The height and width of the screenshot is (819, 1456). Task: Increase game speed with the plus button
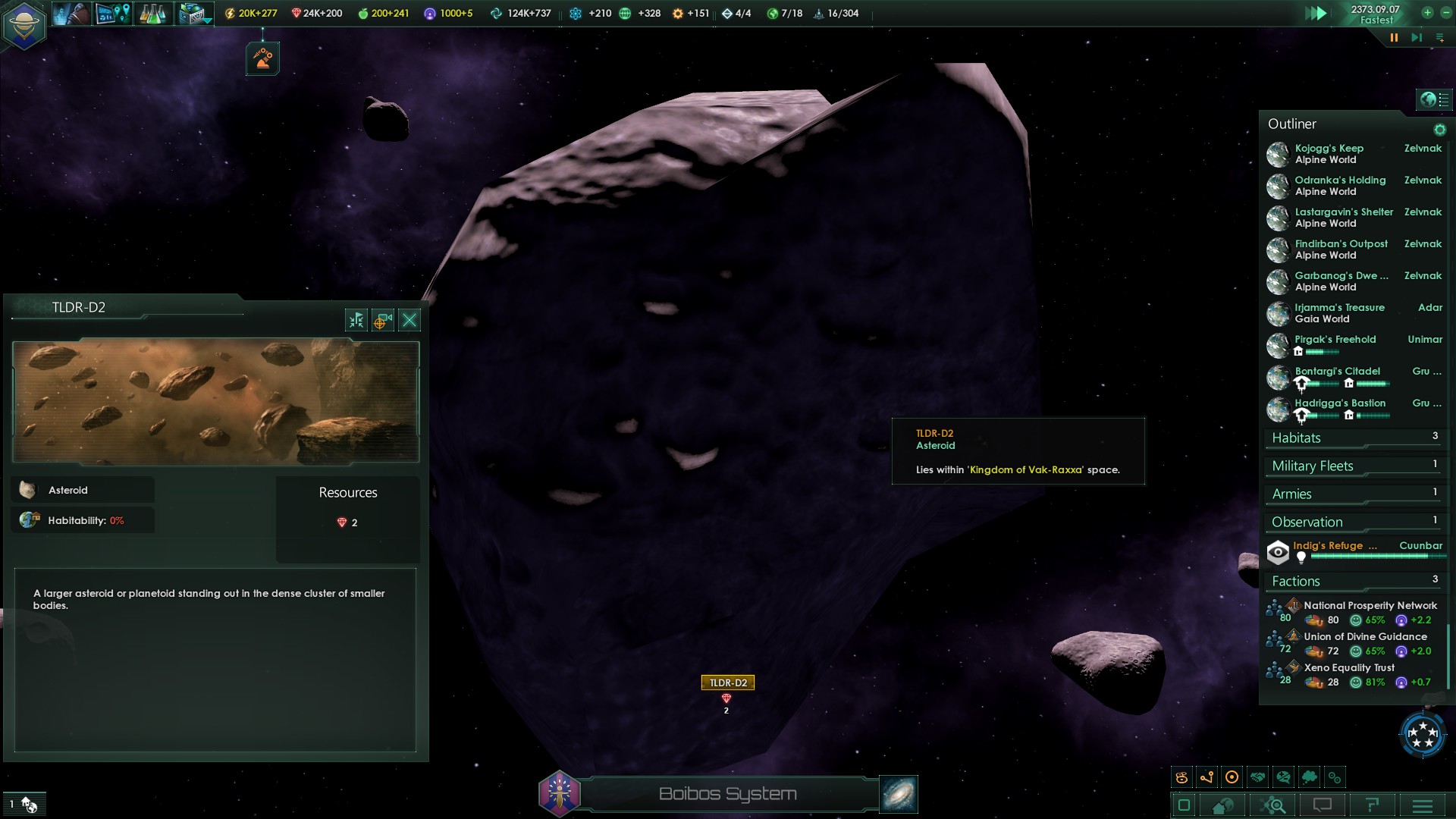click(x=1427, y=13)
